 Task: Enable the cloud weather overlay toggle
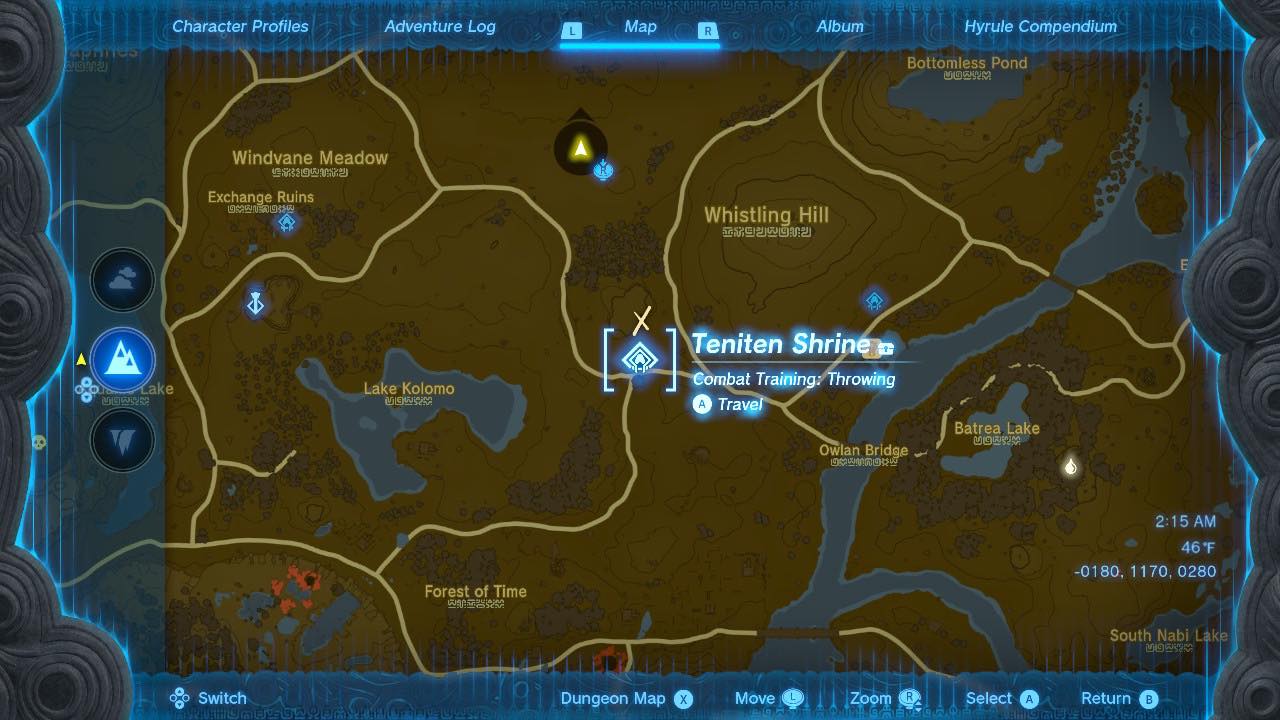(122, 280)
